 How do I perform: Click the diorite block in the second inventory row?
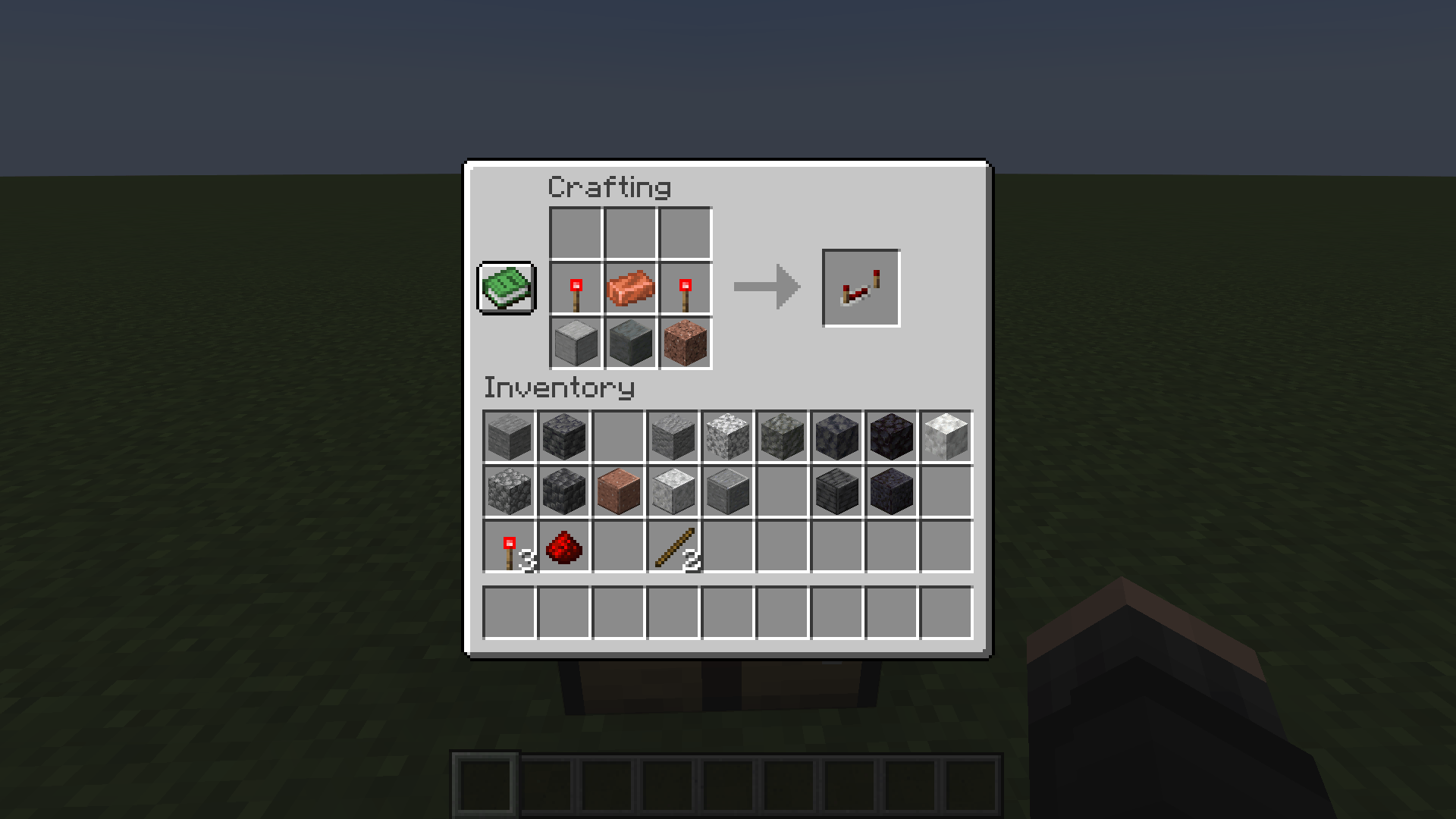coord(672,491)
